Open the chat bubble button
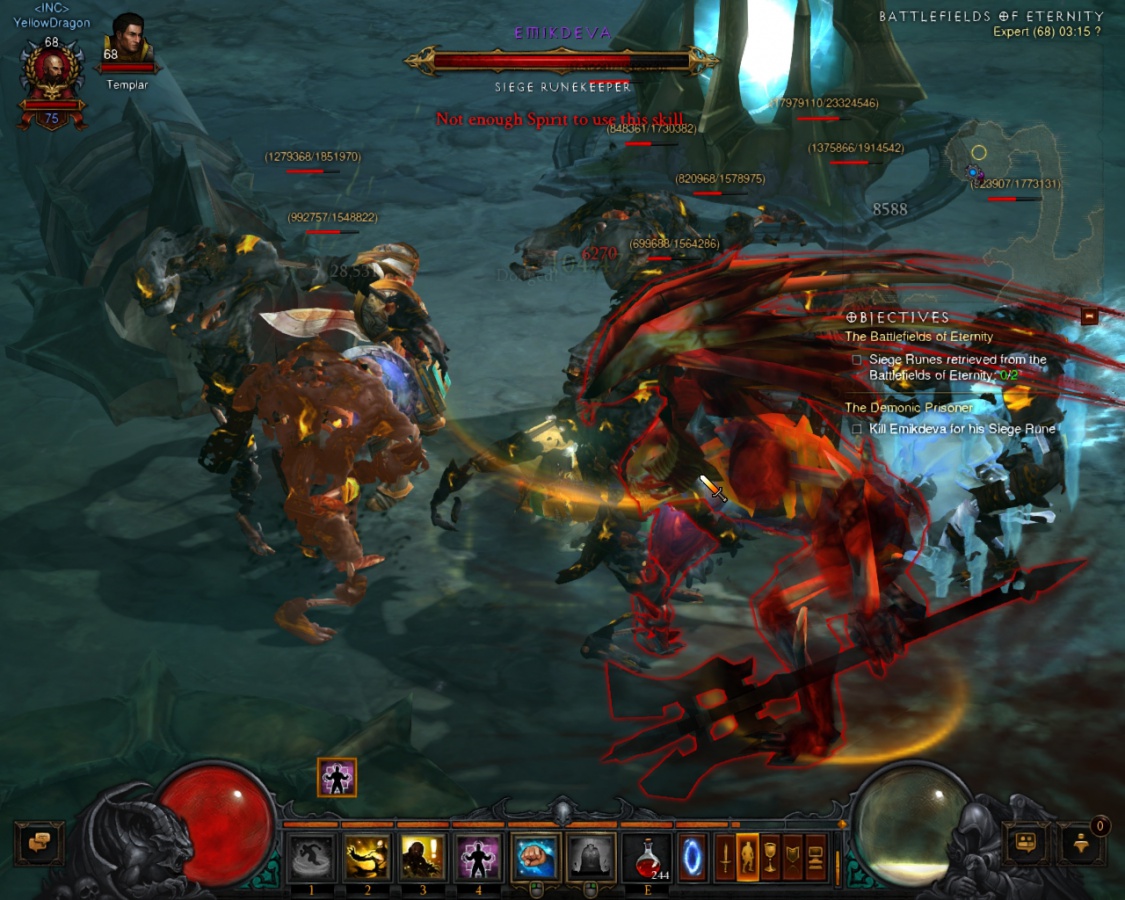This screenshot has width=1125, height=900. (39, 843)
